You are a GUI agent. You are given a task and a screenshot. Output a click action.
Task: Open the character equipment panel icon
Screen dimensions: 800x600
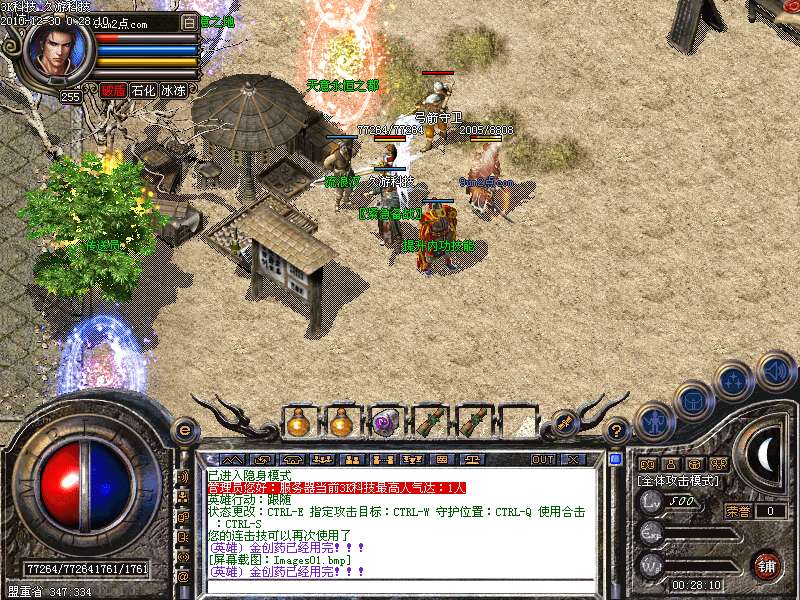pos(654,423)
